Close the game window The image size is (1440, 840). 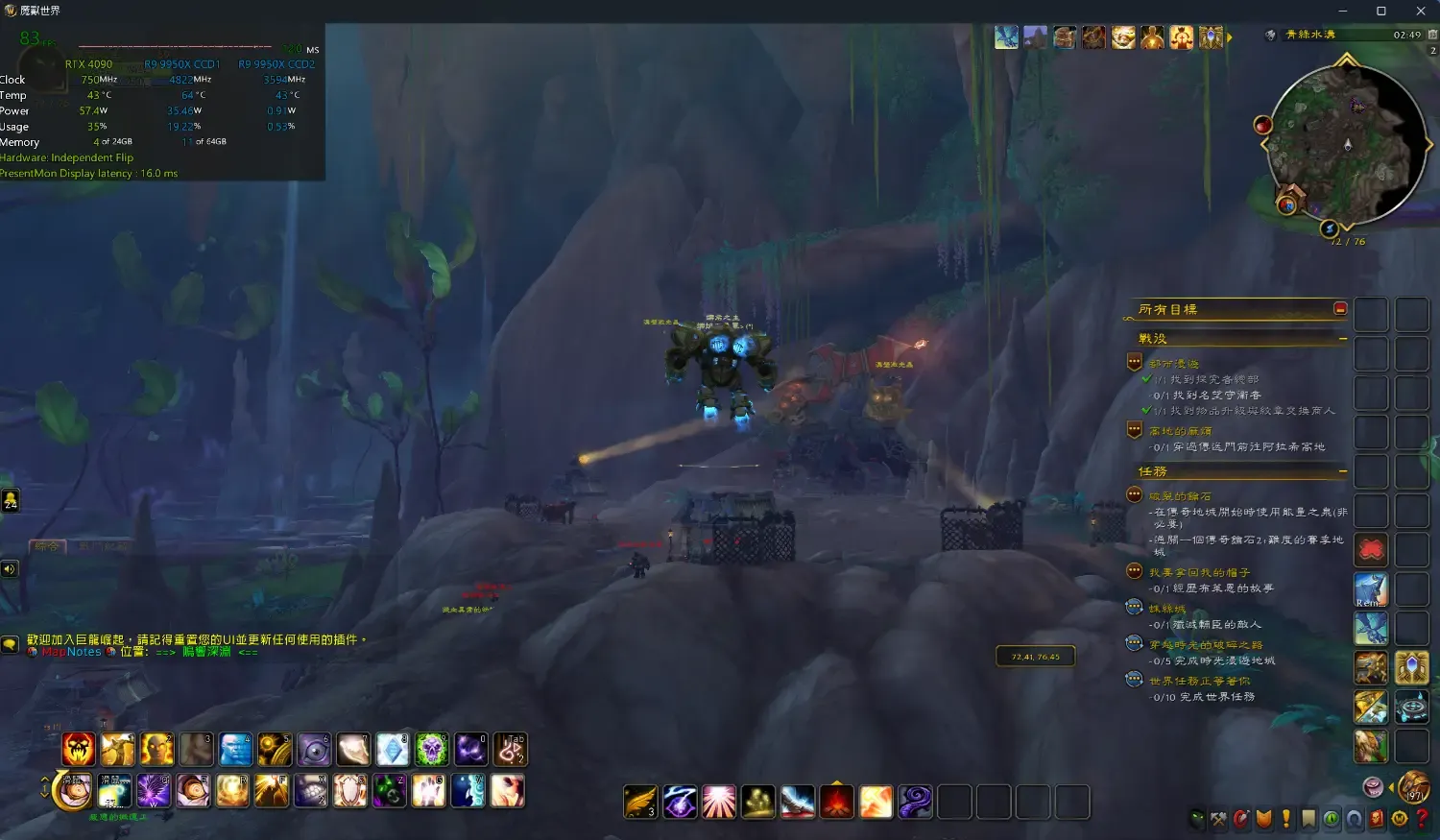[1421, 11]
